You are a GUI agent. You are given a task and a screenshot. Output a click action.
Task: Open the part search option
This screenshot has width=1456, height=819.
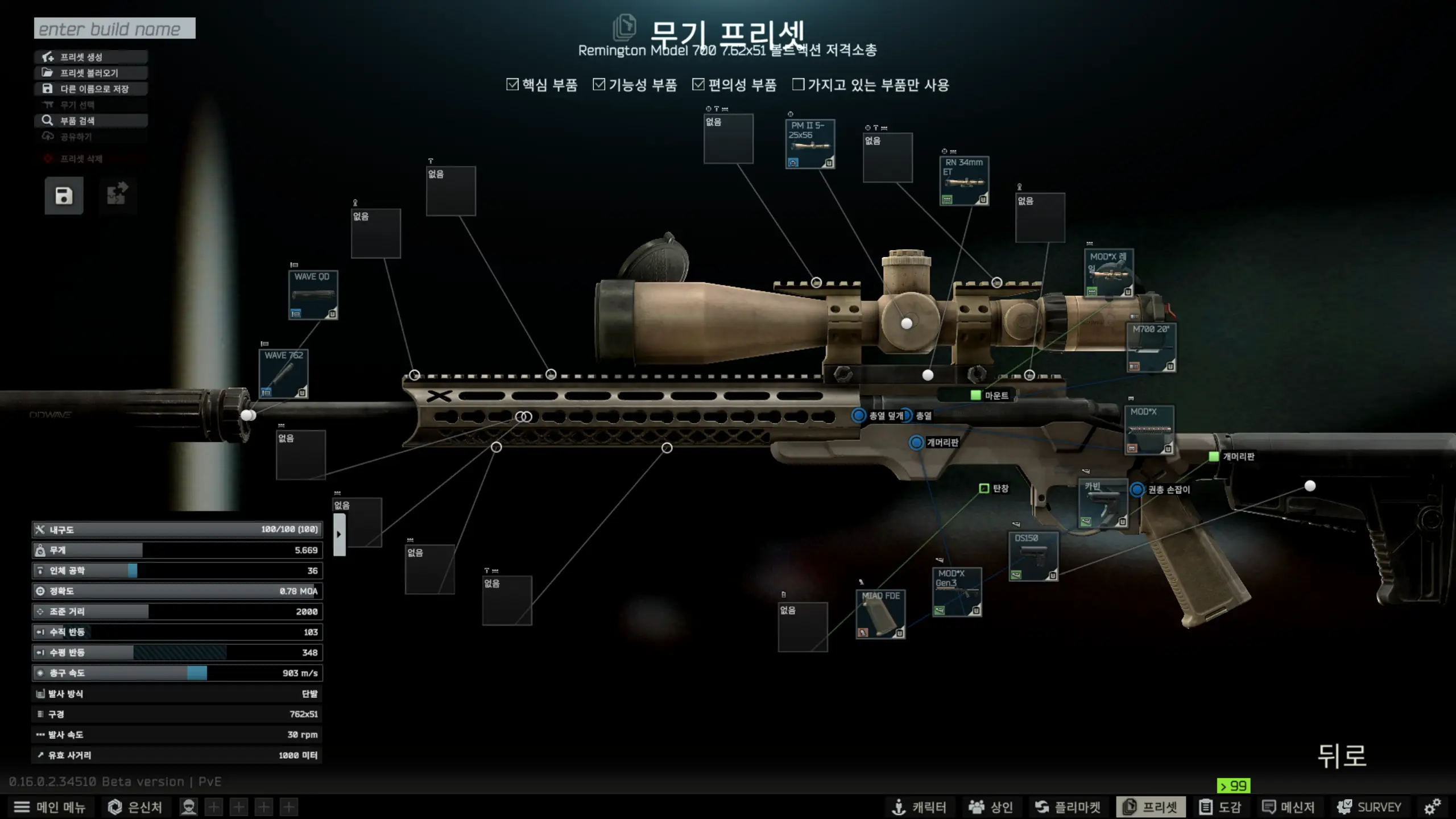91,121
